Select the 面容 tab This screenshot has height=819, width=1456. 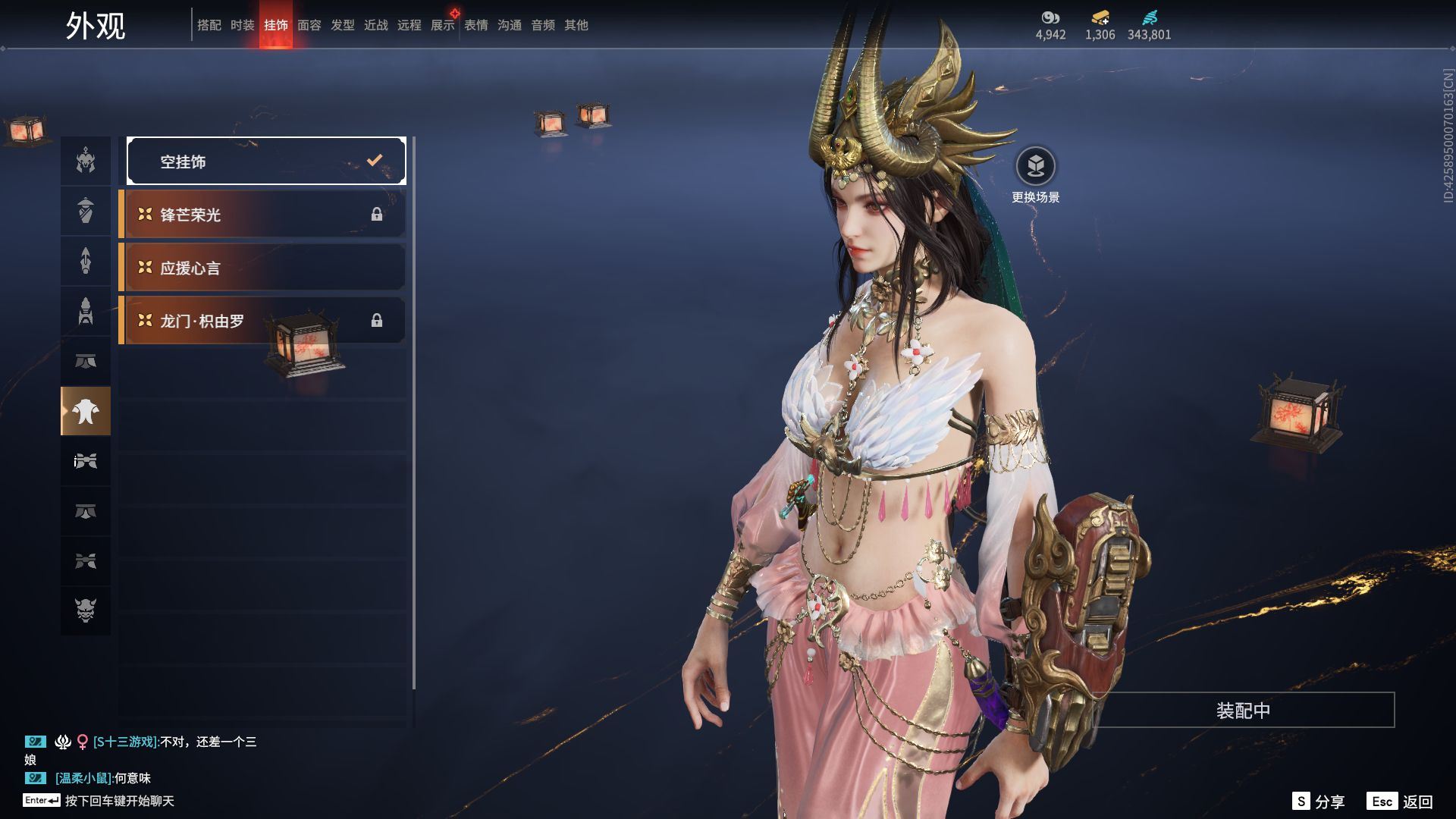click(x=309, y=25)
